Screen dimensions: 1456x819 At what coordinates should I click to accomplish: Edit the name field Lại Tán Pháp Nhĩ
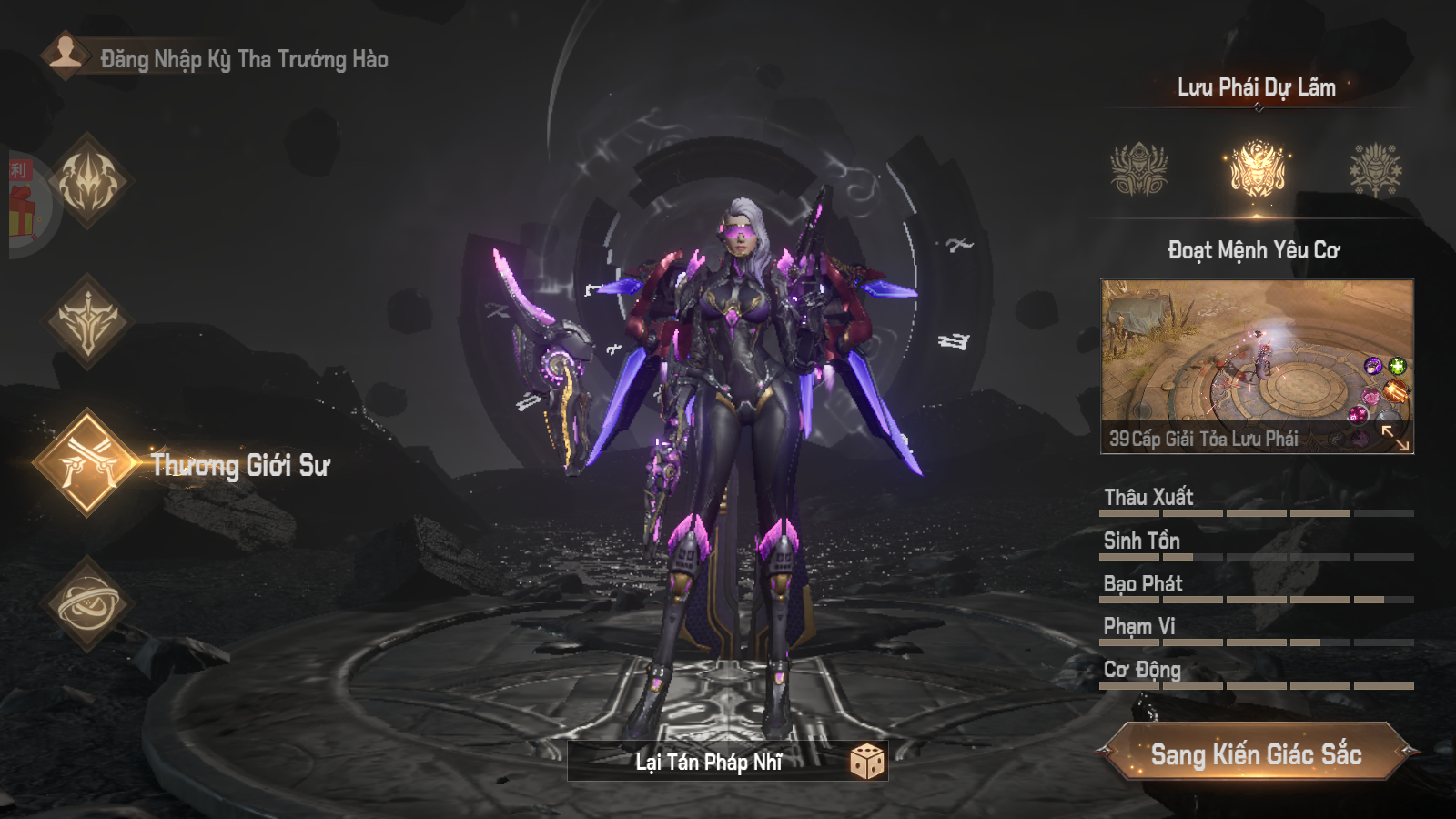708,762
